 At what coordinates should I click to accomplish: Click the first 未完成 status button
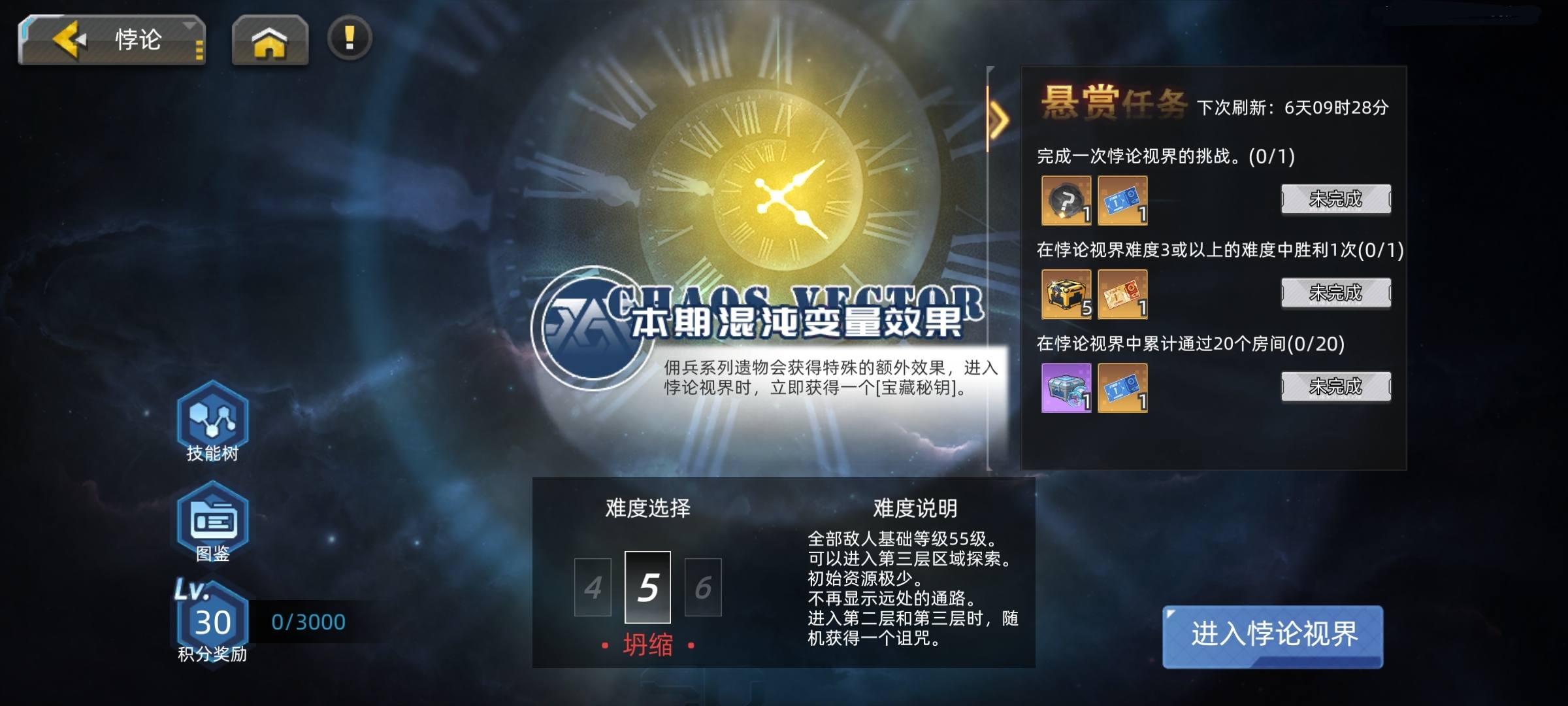[1335, 199]
